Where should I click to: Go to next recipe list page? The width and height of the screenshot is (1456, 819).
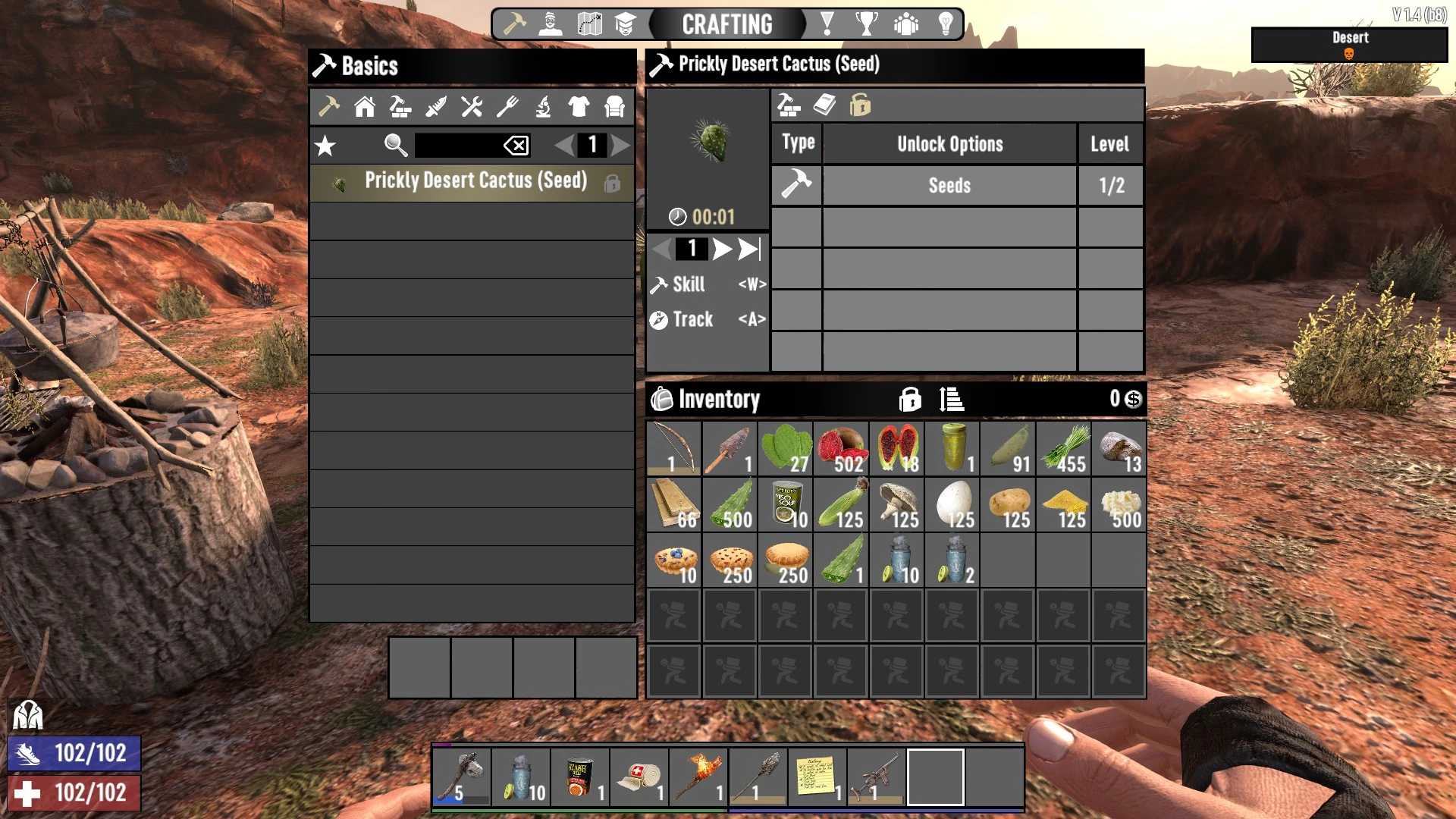[620, 146]
